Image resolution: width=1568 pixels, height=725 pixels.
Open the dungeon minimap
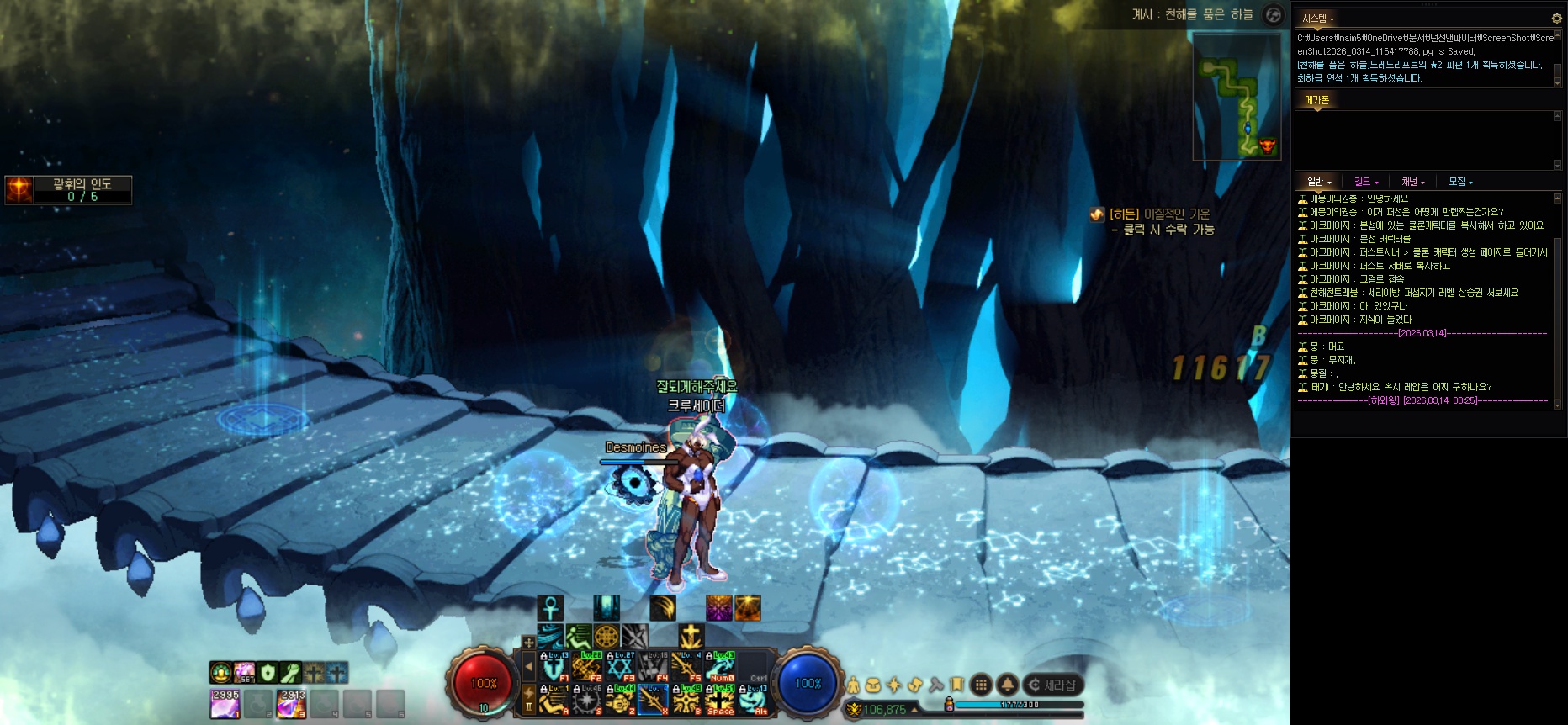(x=1237, y=97)
